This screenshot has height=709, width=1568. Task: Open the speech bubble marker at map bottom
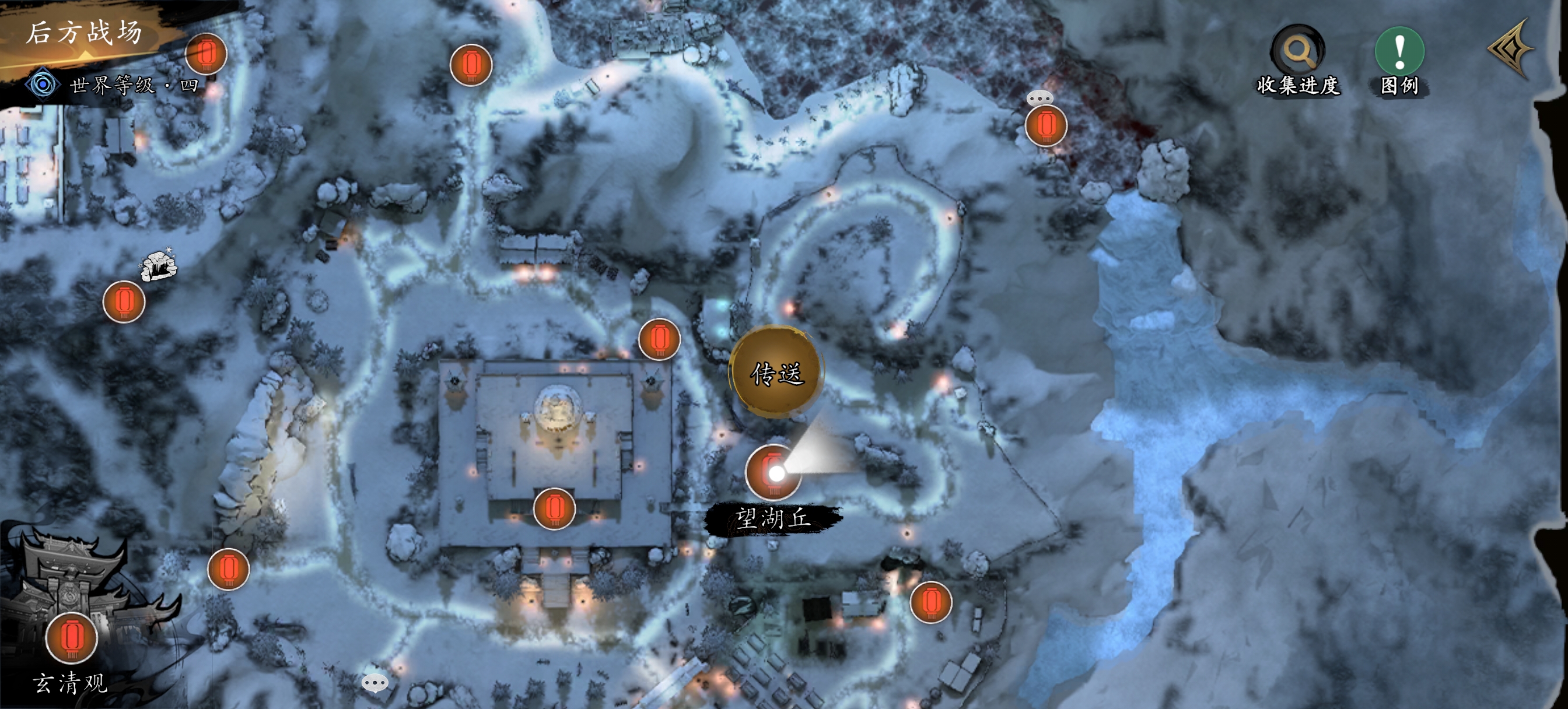(x=374, y=682)
